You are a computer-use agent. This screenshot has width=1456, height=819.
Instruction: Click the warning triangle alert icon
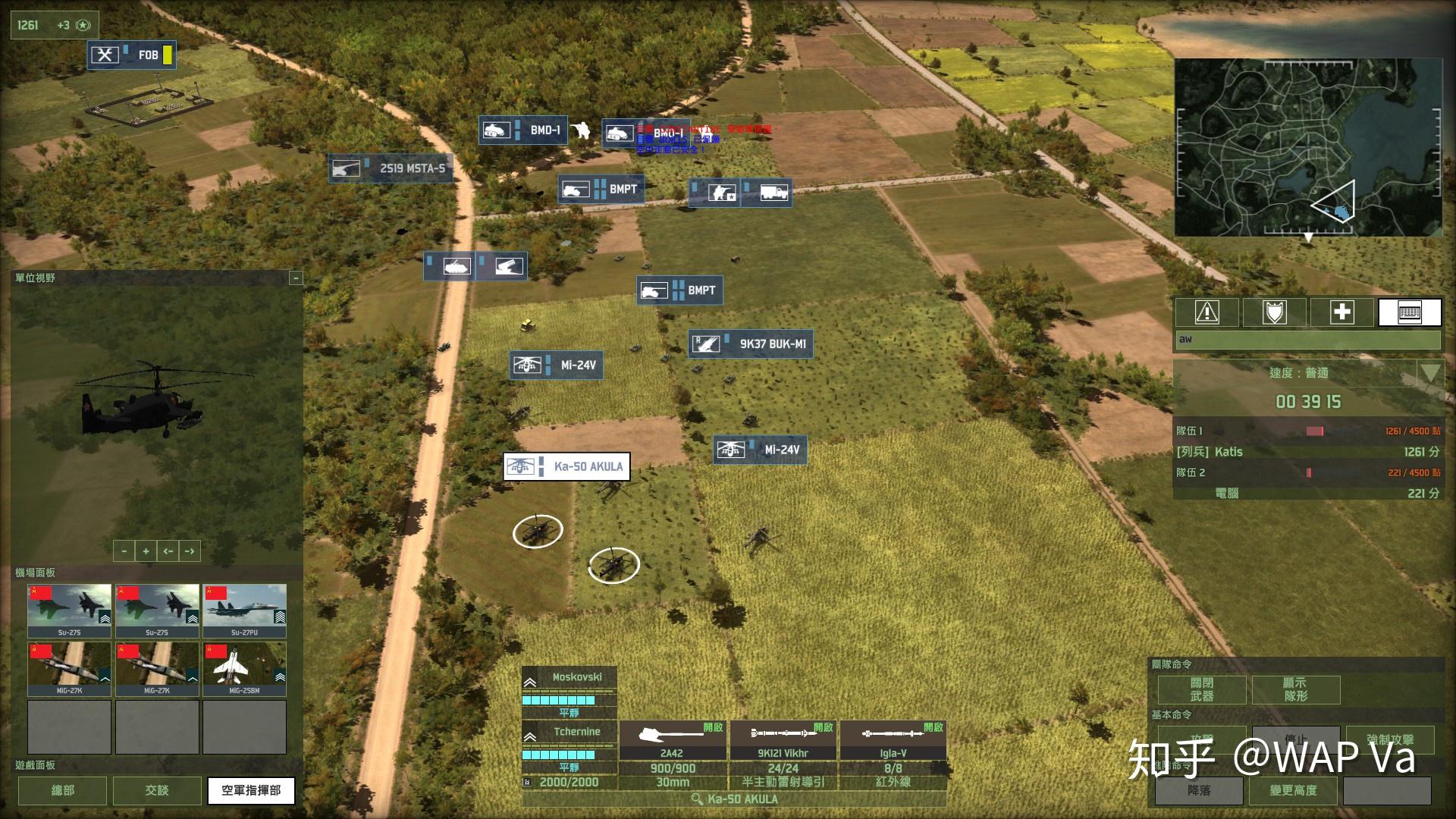(1207, 312)
